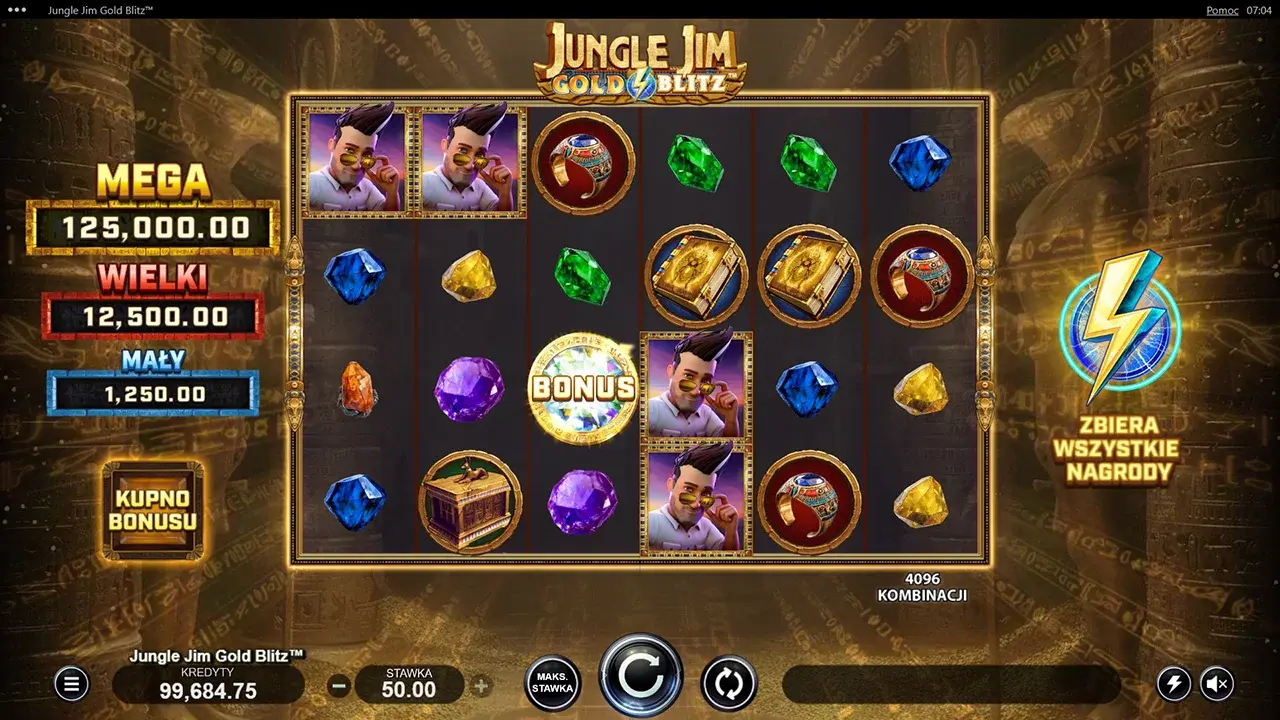This screenshot has width=1280, height=720.
Task: Open the STAWKA bet selector
Action: (411, 684)
